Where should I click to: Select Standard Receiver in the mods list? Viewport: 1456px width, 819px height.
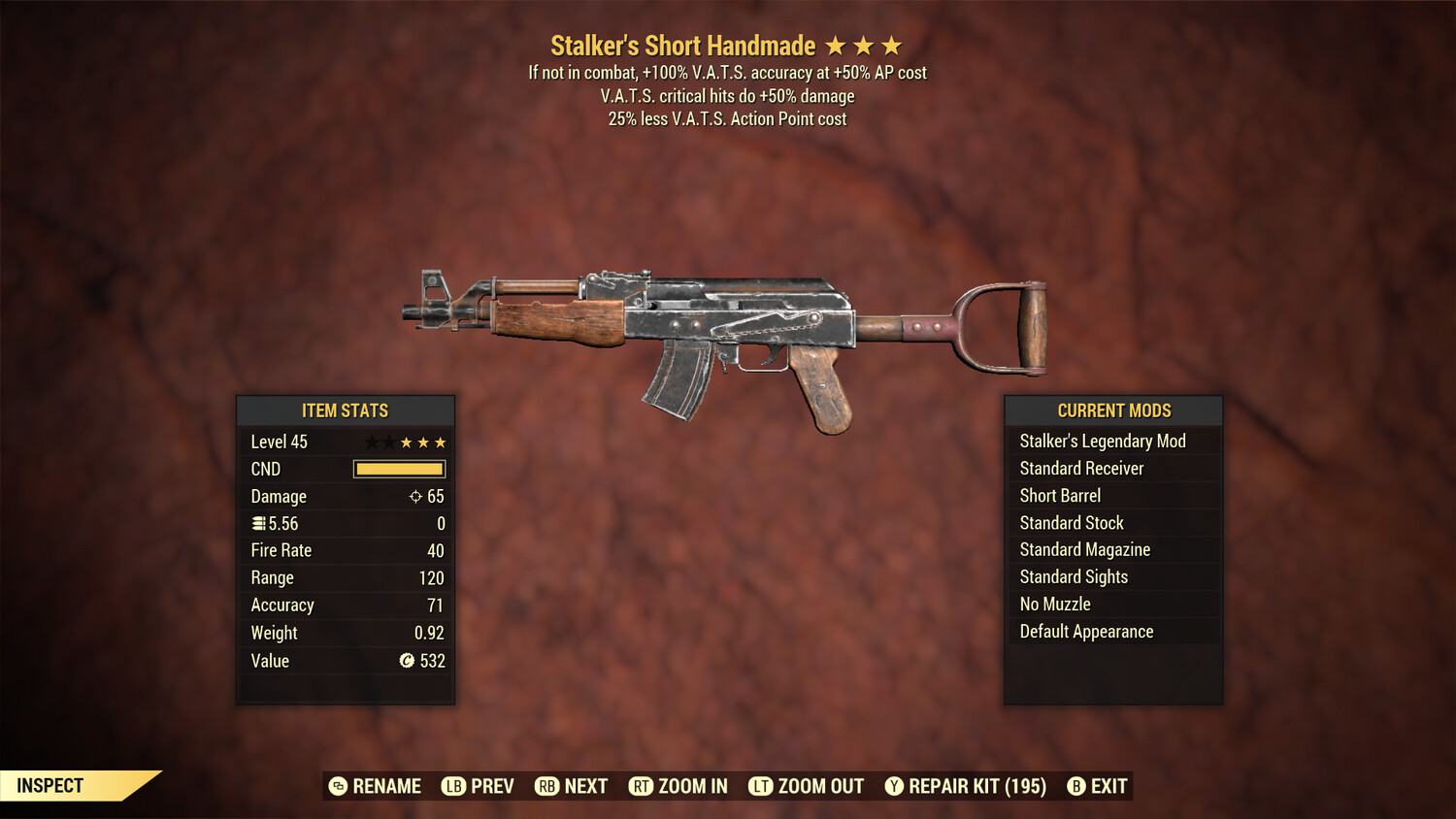[1081, 468]
